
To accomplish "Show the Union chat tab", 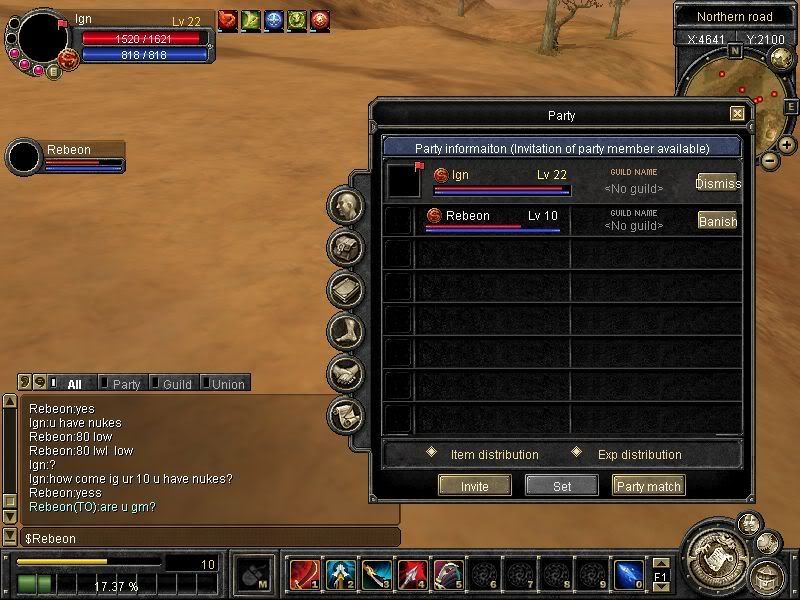I will pyautogui.click(x=227, y=383).
